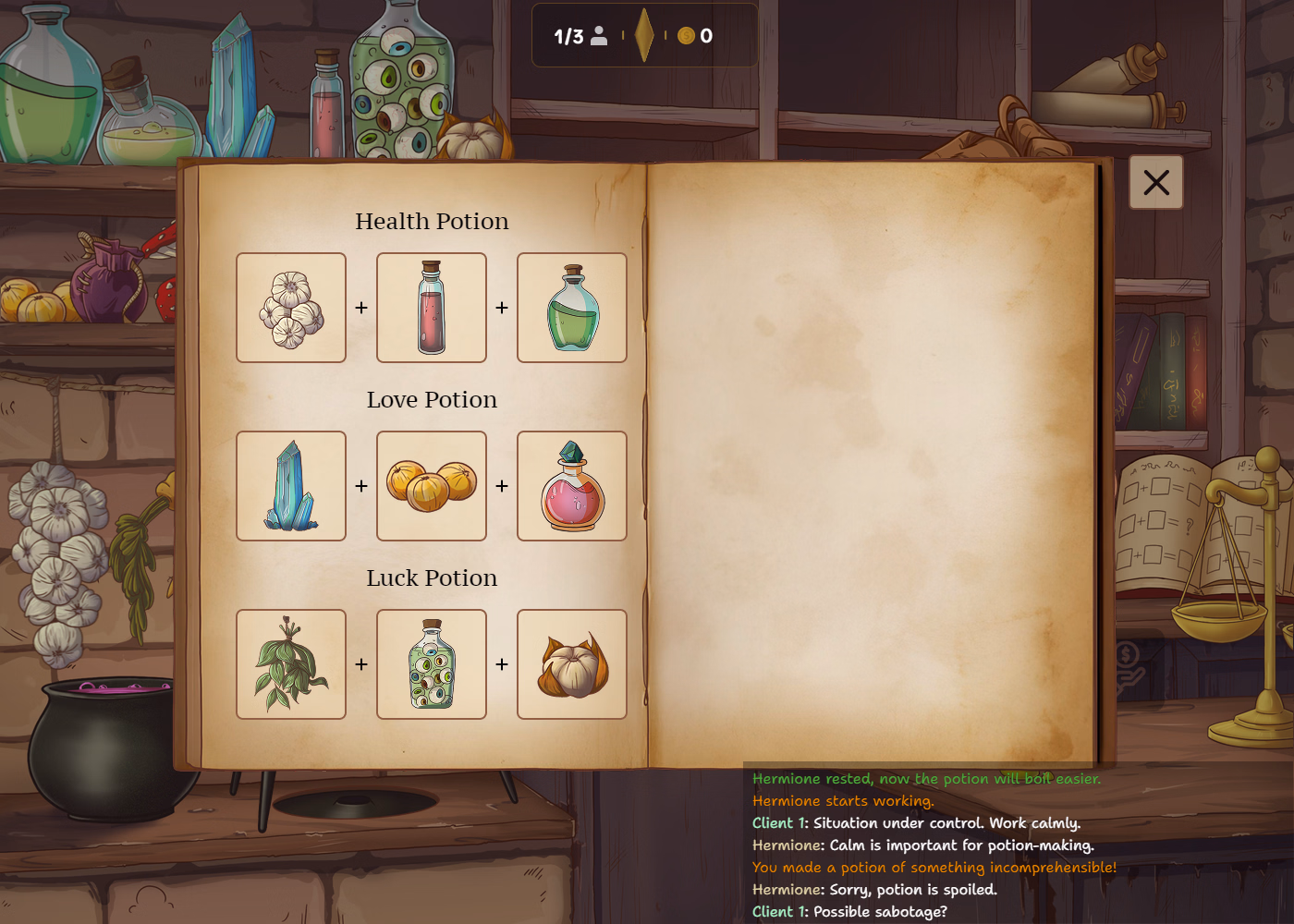Click Client 1's message asking about sabotage
The width and height of the screenshot is (1294, 924).
click(850, 911)
